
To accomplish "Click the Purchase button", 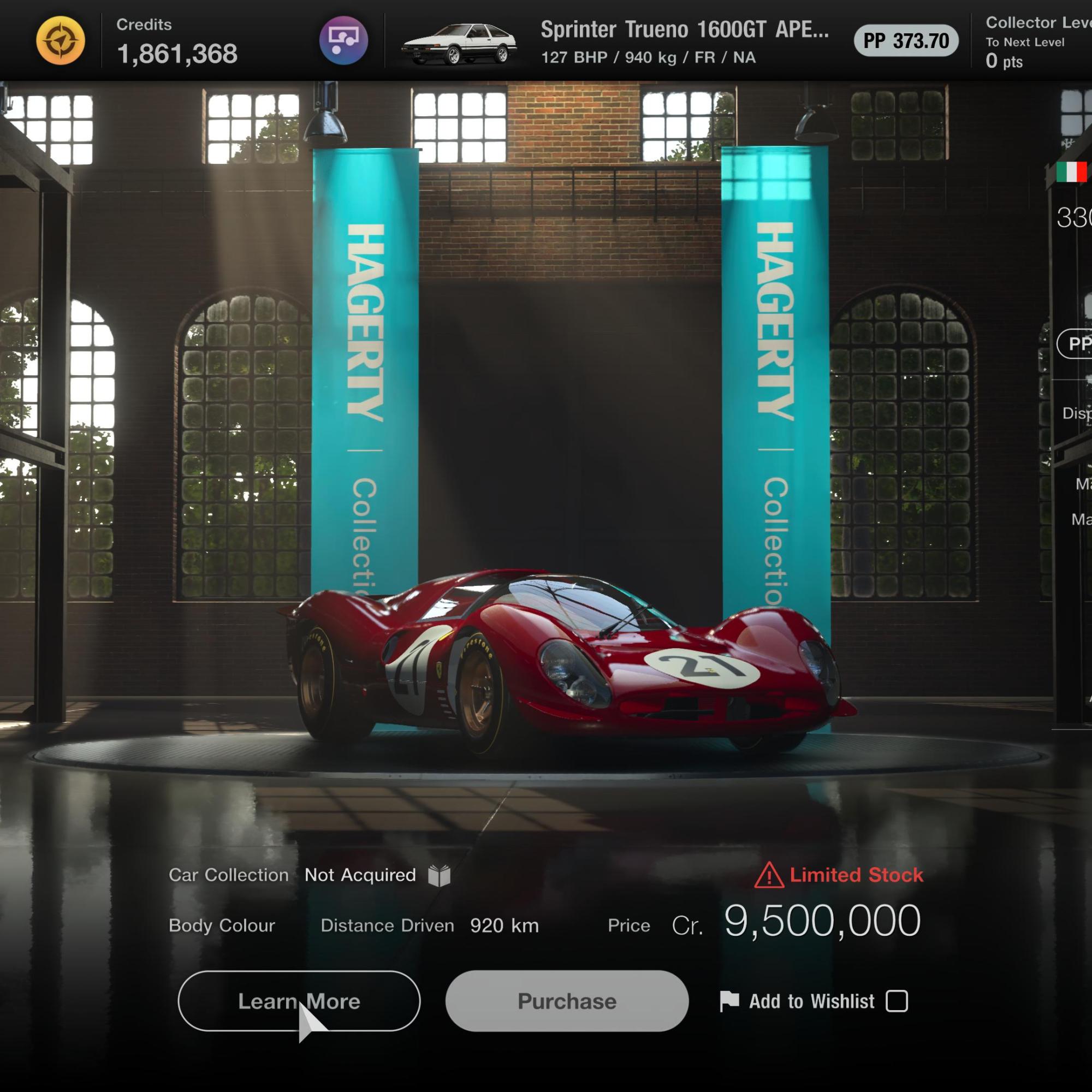I will click(x=567, y=1001).
